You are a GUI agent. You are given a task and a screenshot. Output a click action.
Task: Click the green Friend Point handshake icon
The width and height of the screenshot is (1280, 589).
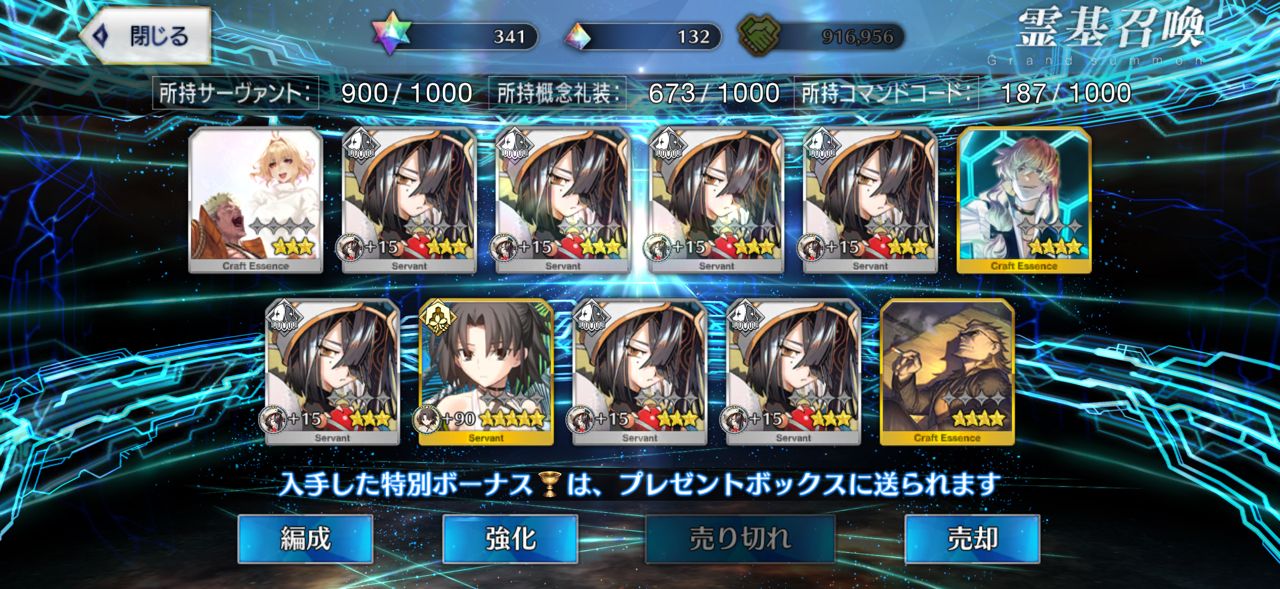pos(758,37)
